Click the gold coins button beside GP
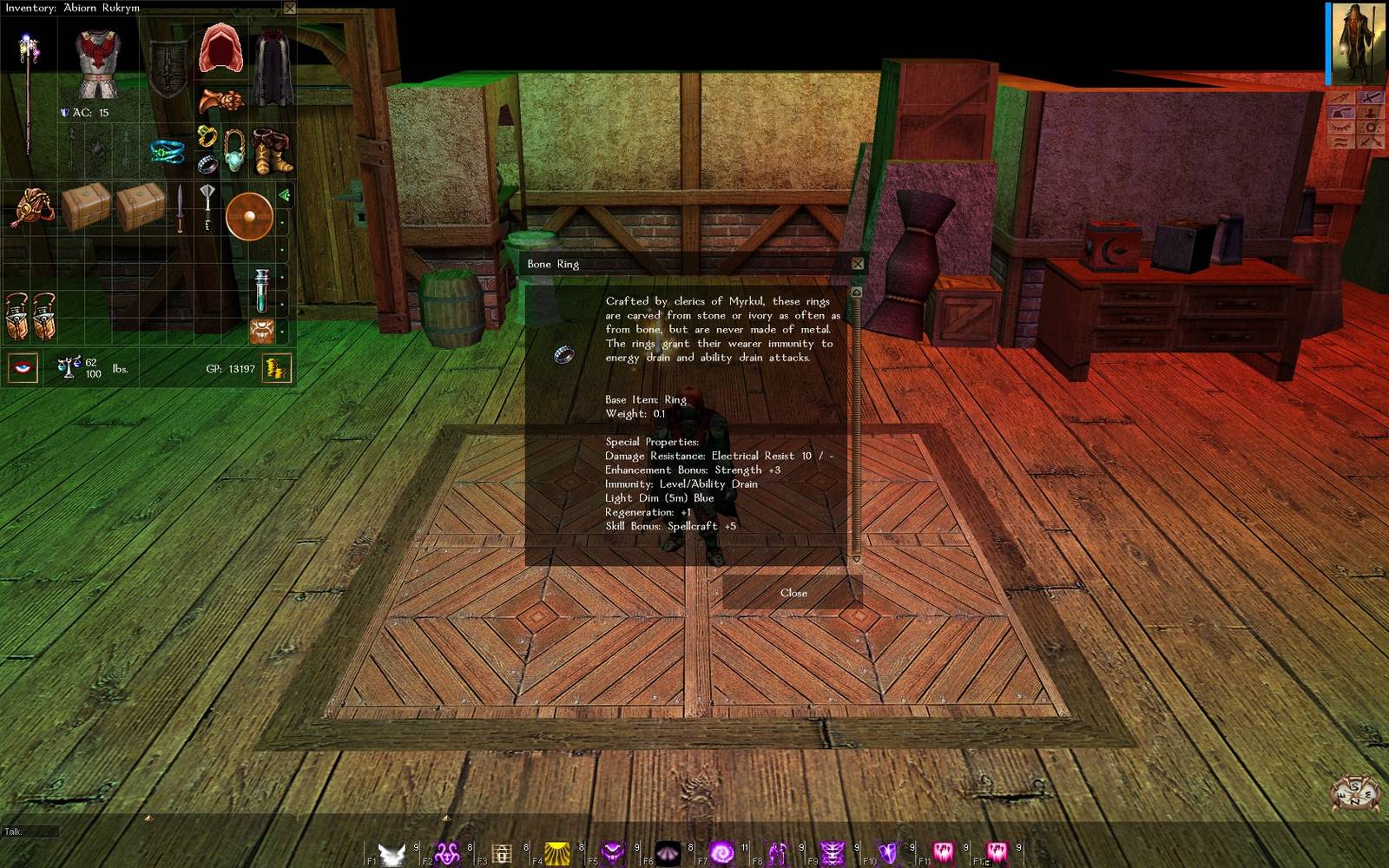The height and width of the screenshot is (868, 1389). click(x=276, y=369)
